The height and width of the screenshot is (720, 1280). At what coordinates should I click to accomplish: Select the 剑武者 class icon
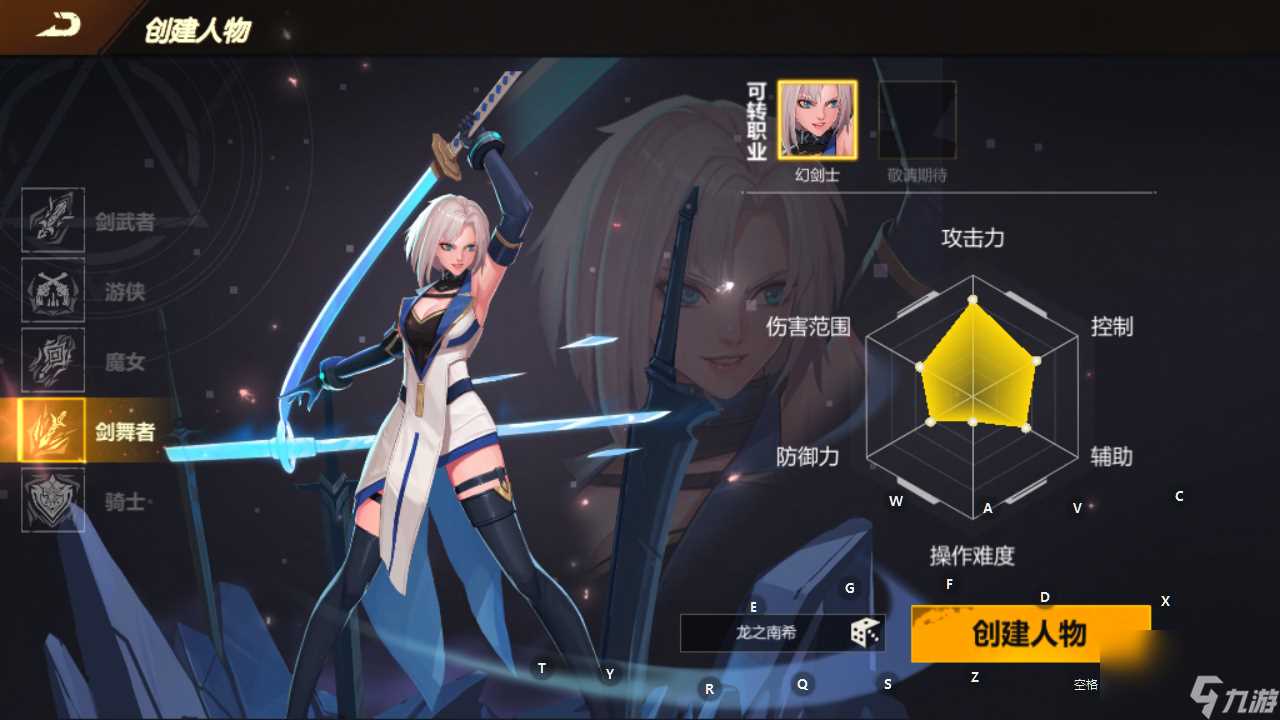pos(51,219)
